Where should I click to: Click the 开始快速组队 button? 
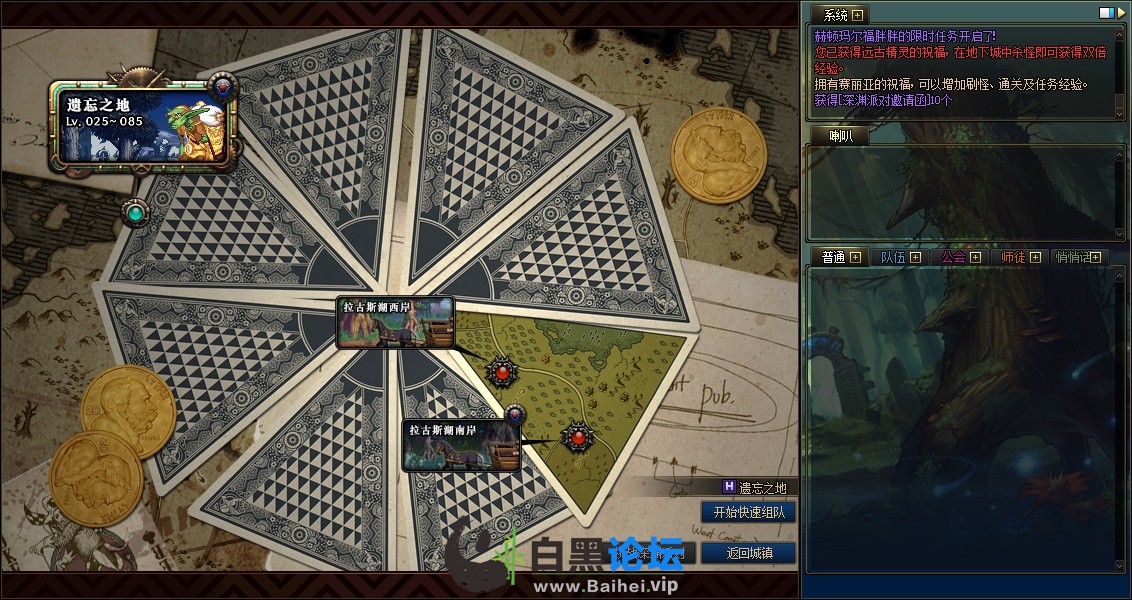[748, 512]
